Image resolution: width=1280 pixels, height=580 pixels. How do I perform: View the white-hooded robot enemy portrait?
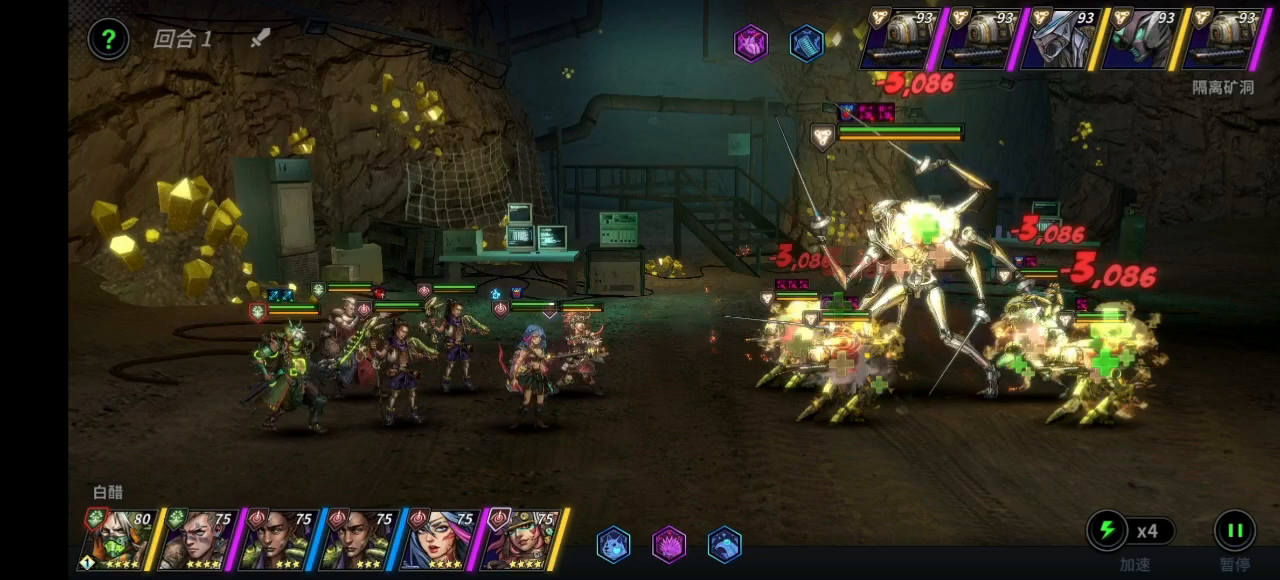pyautogui.click(x=1060, y=40)
